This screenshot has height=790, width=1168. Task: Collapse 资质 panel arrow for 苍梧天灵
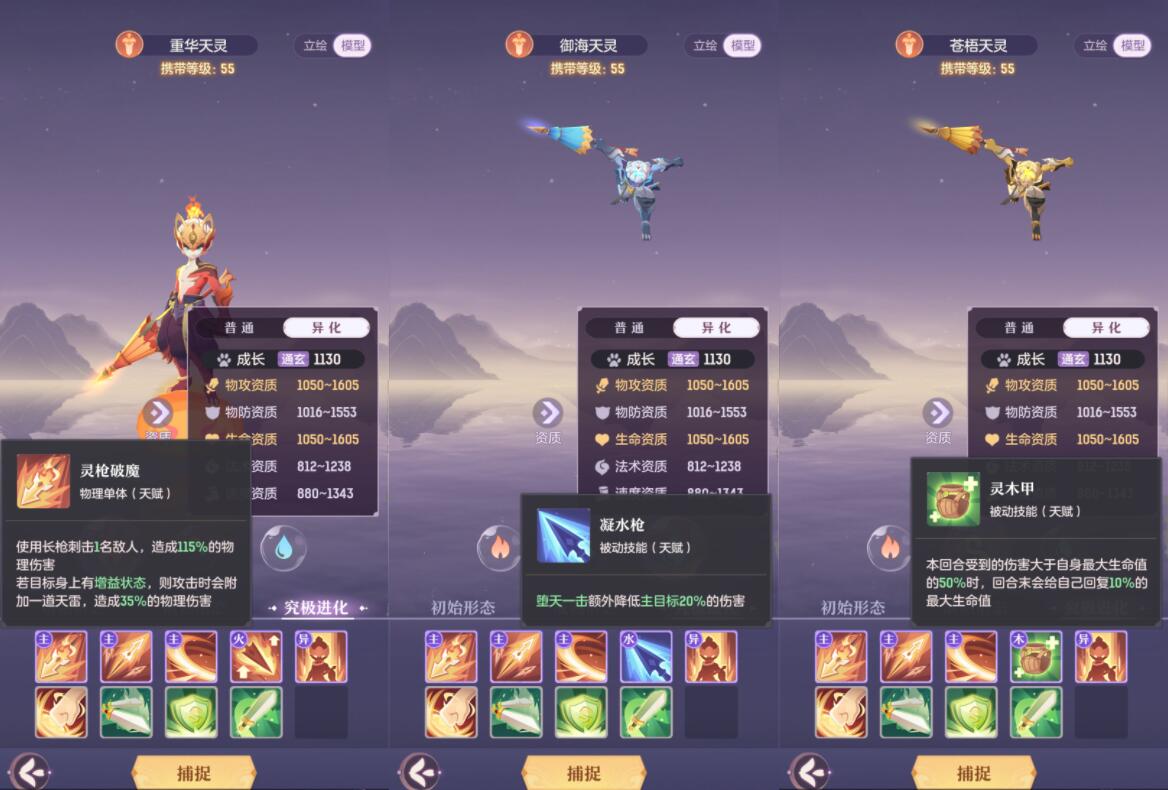[x=938, y=413]
